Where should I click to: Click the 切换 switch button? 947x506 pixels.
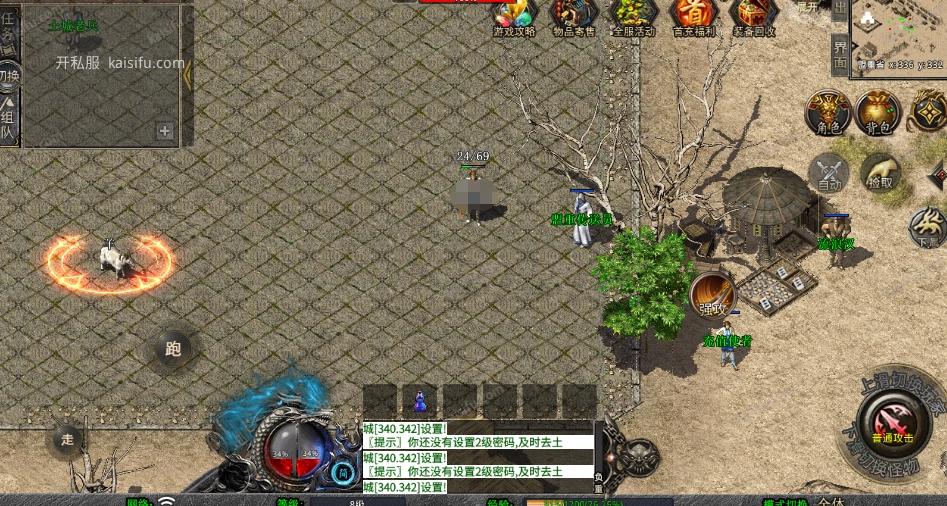coord(9,76)
